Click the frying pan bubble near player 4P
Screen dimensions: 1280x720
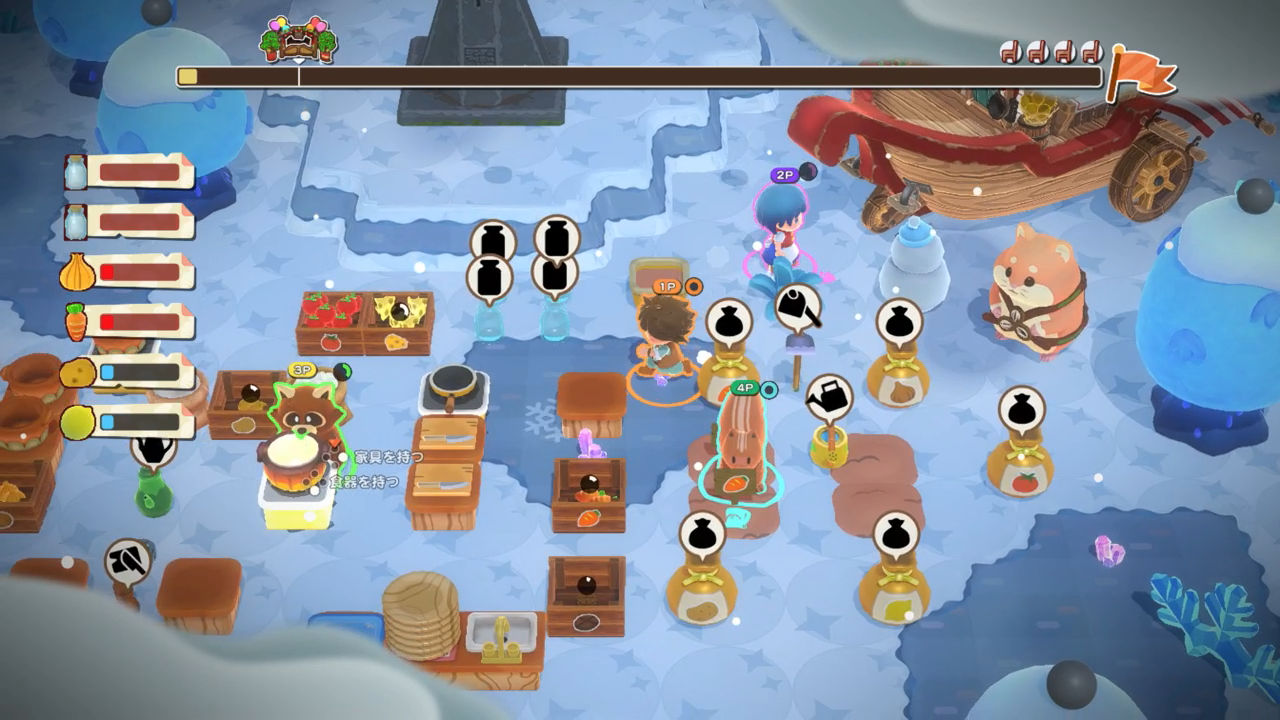coord(800,310)
